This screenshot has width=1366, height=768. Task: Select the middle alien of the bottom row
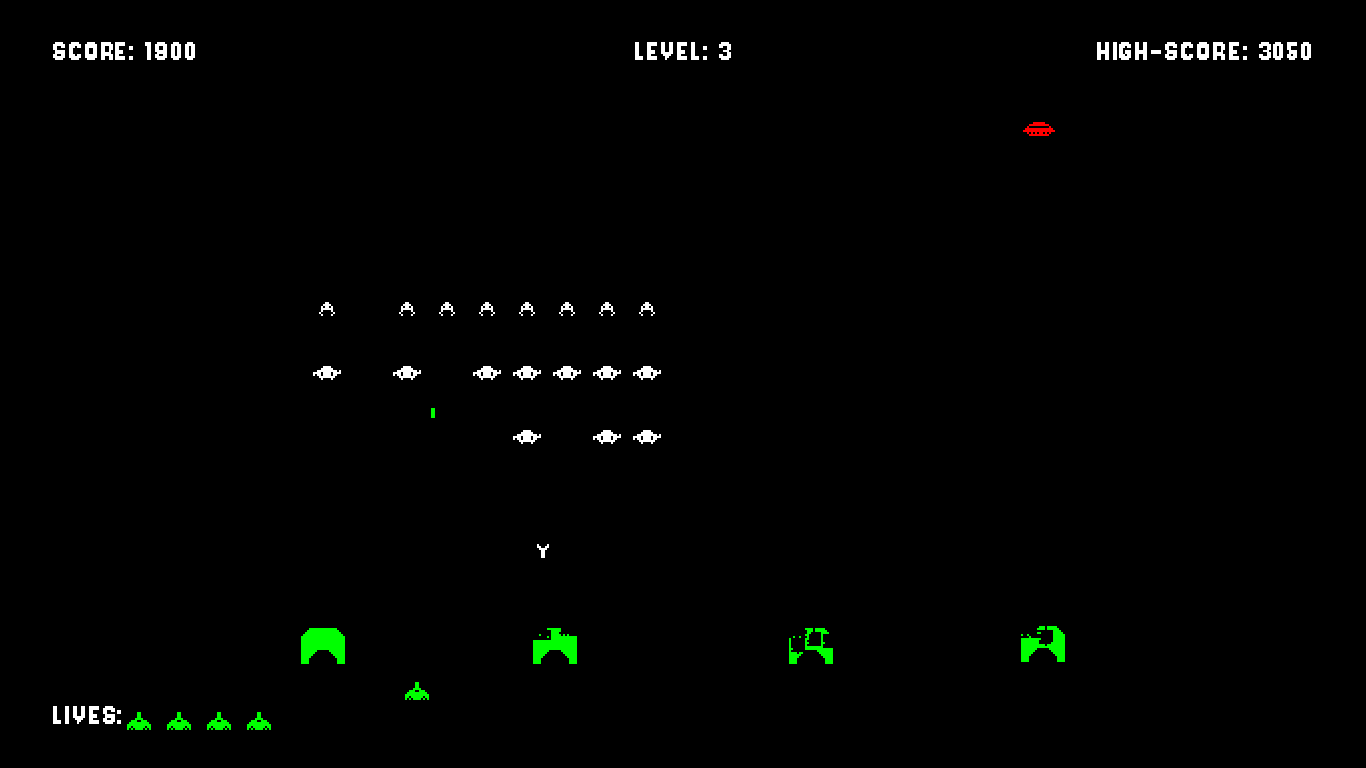(607, 435)
